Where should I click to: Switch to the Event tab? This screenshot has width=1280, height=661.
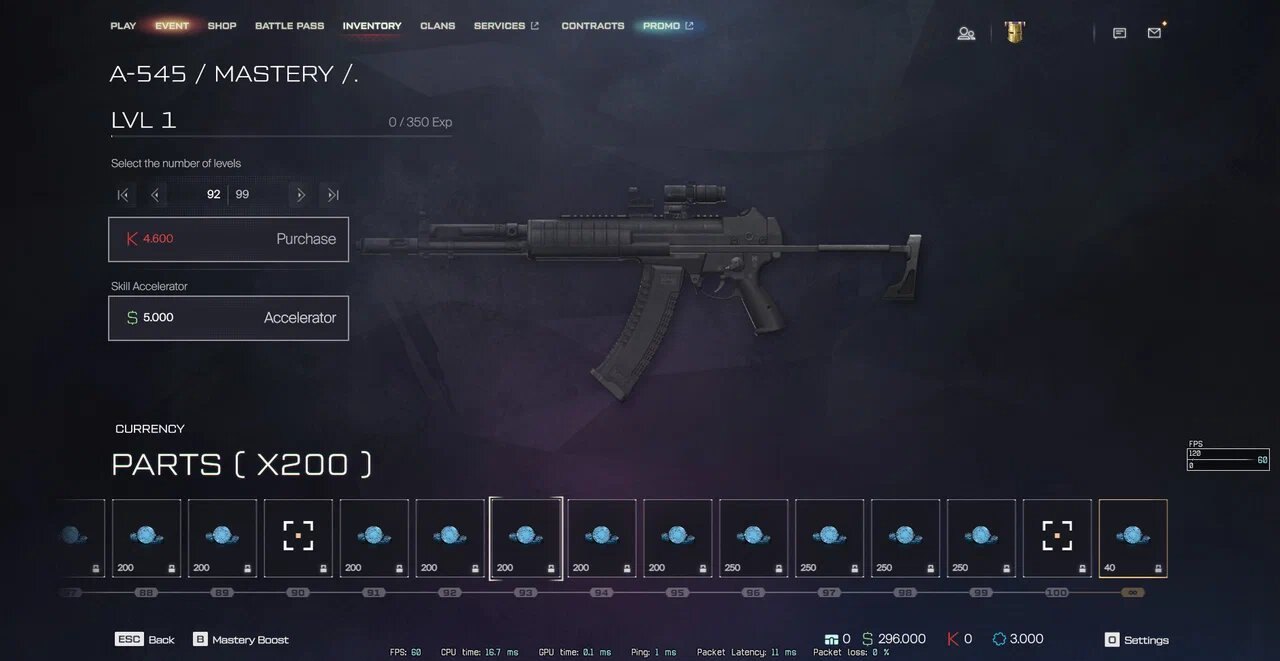pyautogui.click(x=172, y=26)
